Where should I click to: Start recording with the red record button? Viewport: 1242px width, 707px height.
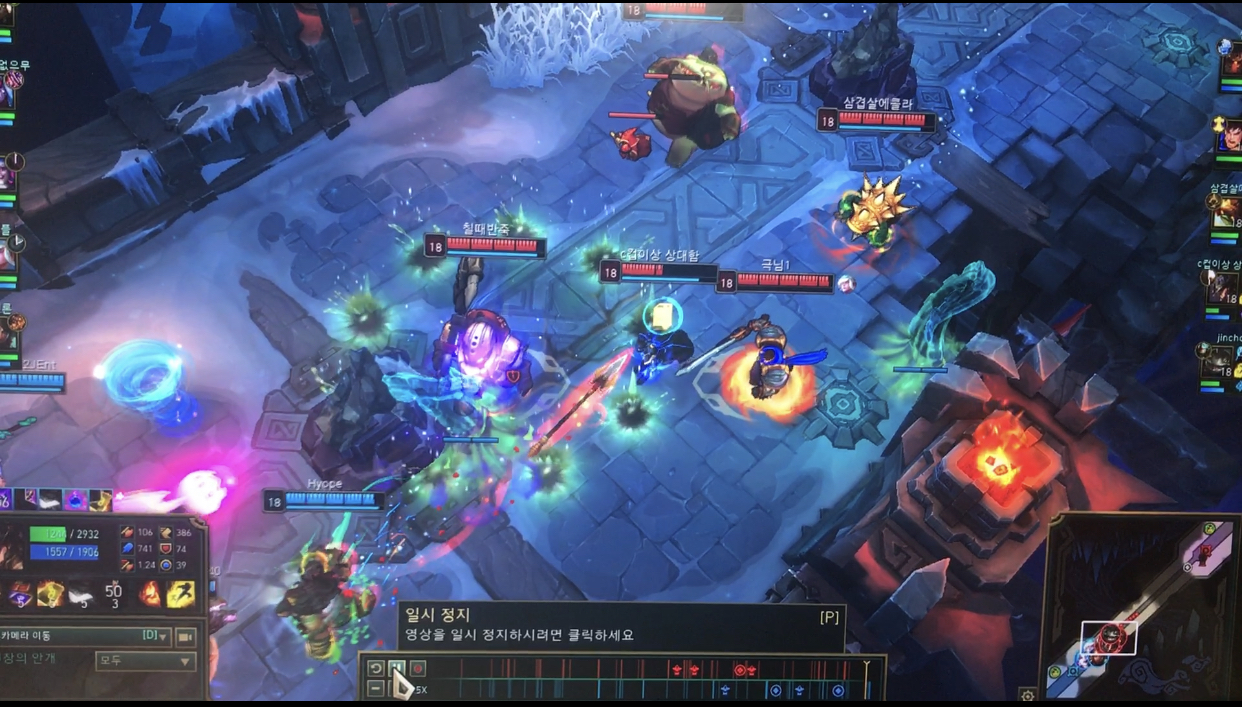pyautogui.click(x=418, y=669)
